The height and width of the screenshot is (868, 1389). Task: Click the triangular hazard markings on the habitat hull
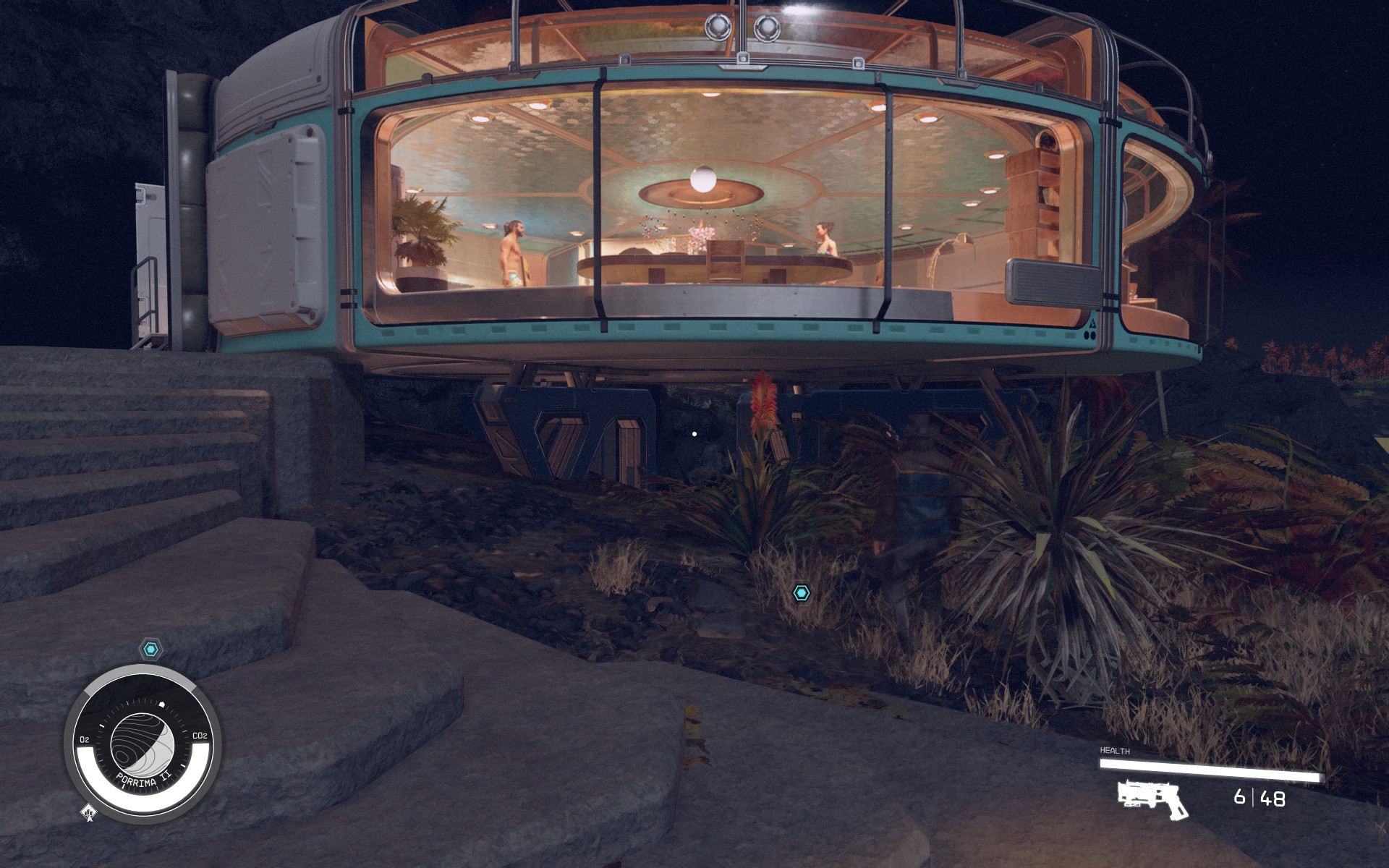pyautogui.click(x=1092, y=323)
